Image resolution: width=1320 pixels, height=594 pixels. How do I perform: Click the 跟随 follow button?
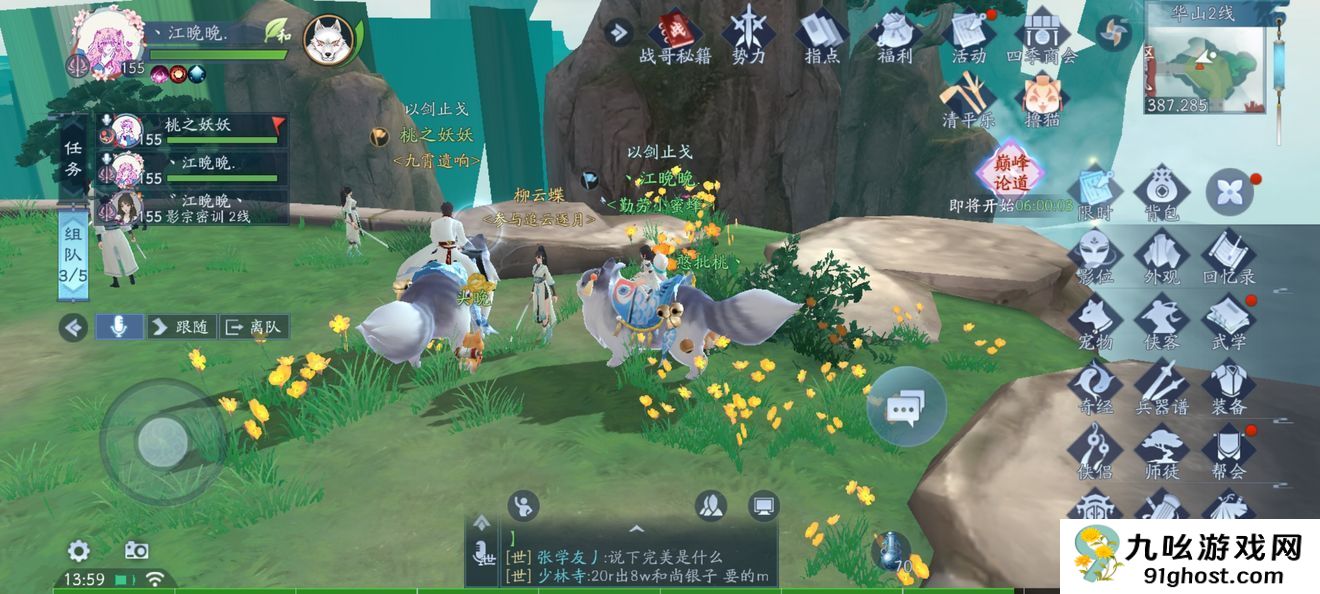coord(180,326)
